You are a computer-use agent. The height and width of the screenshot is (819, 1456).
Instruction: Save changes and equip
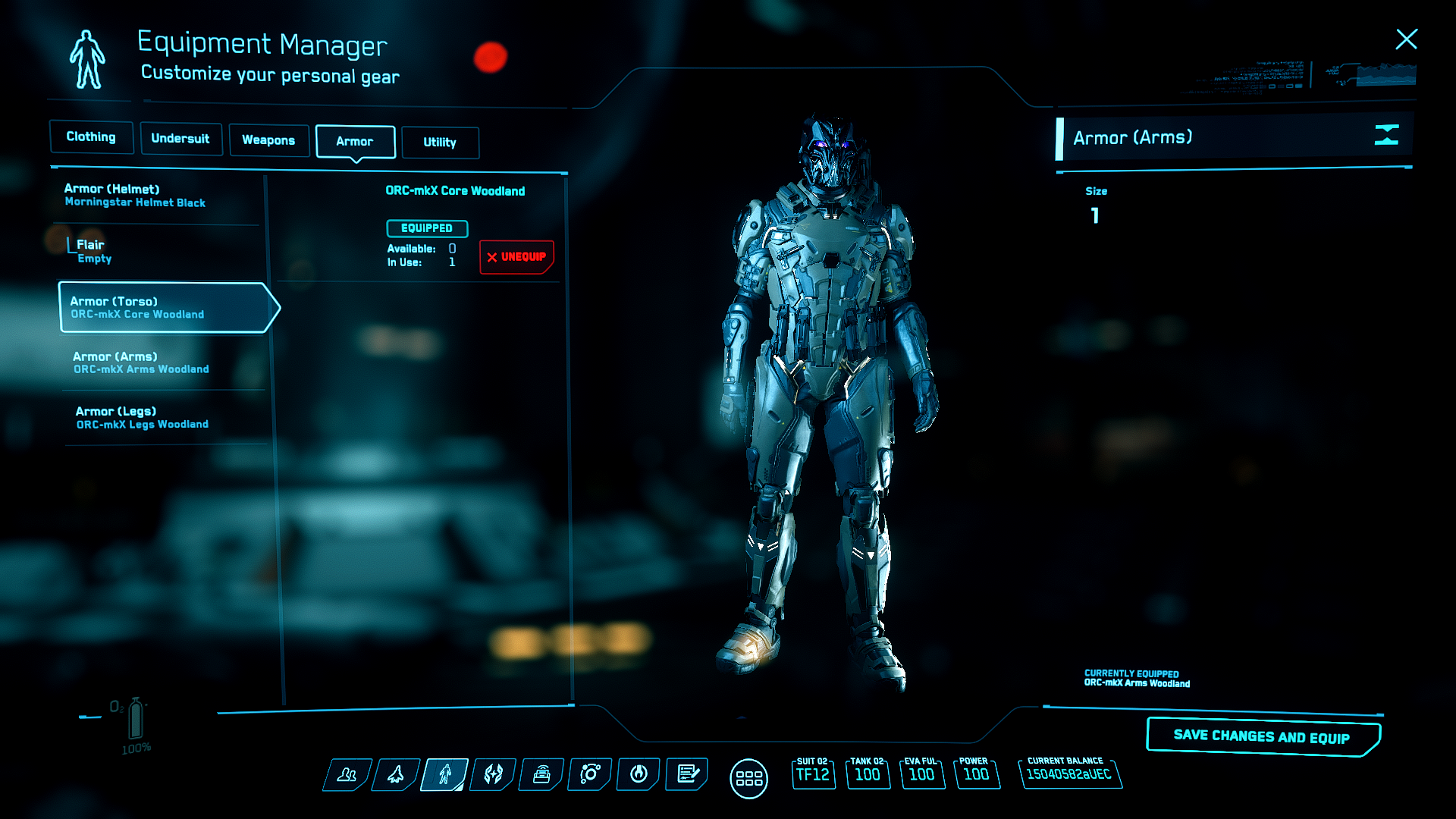click(x=1261, y=736)
